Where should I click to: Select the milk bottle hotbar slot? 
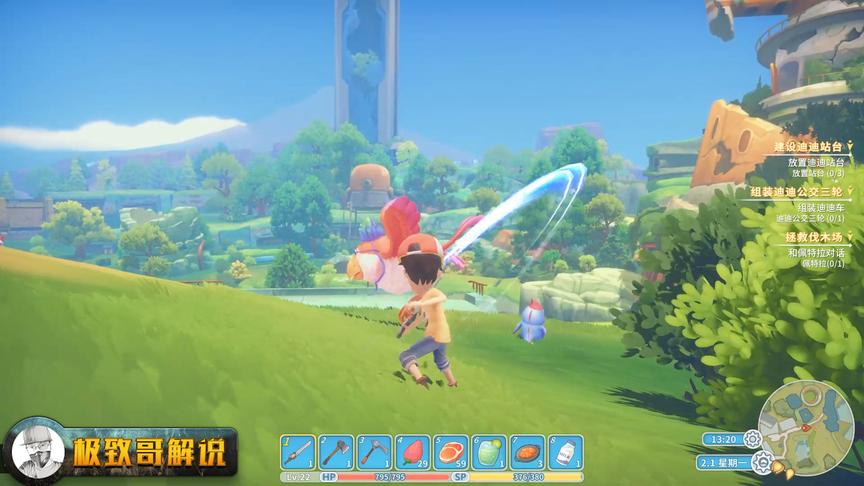point(565,452)
